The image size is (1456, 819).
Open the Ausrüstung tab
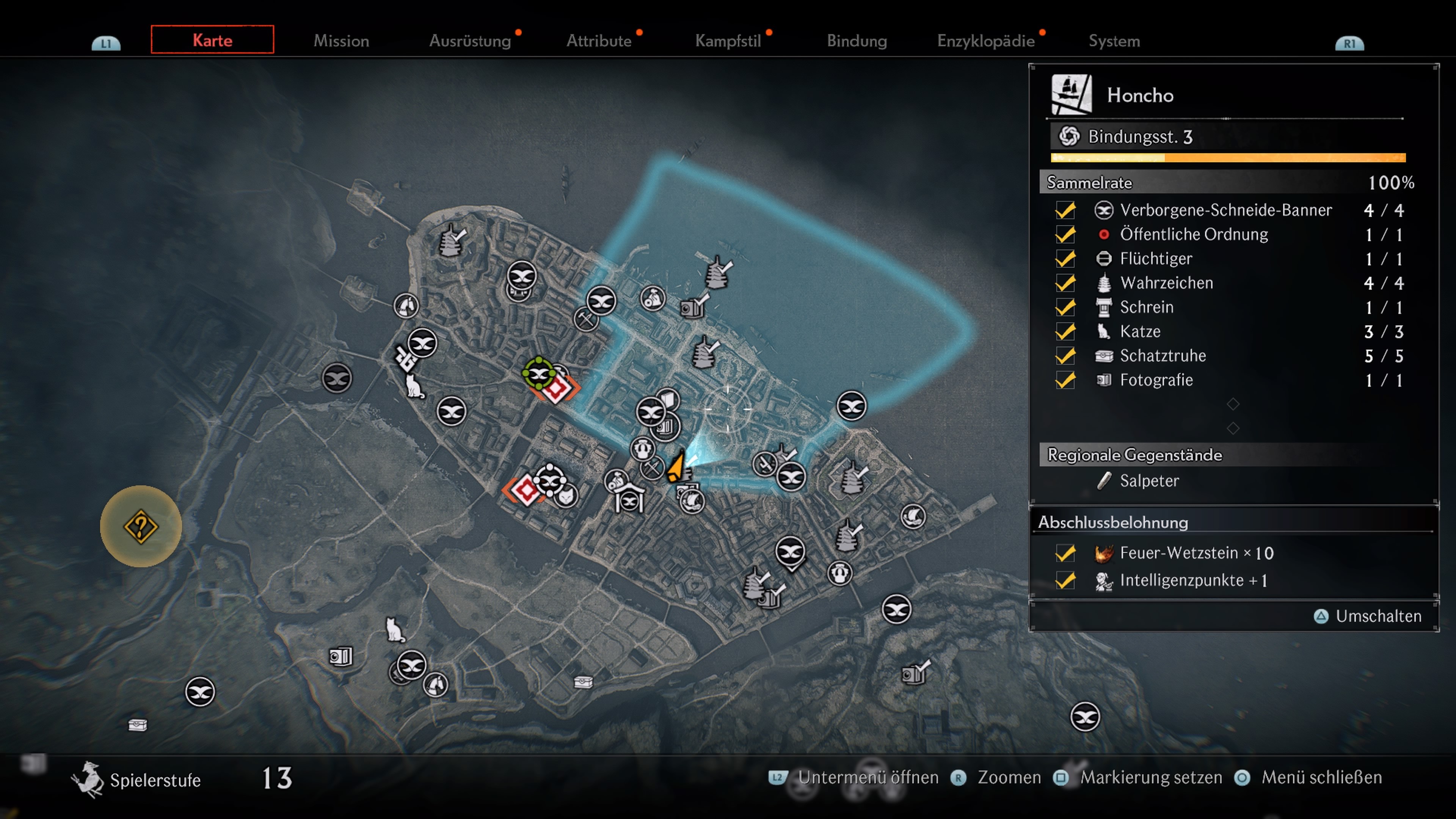[x=470, y=41]
